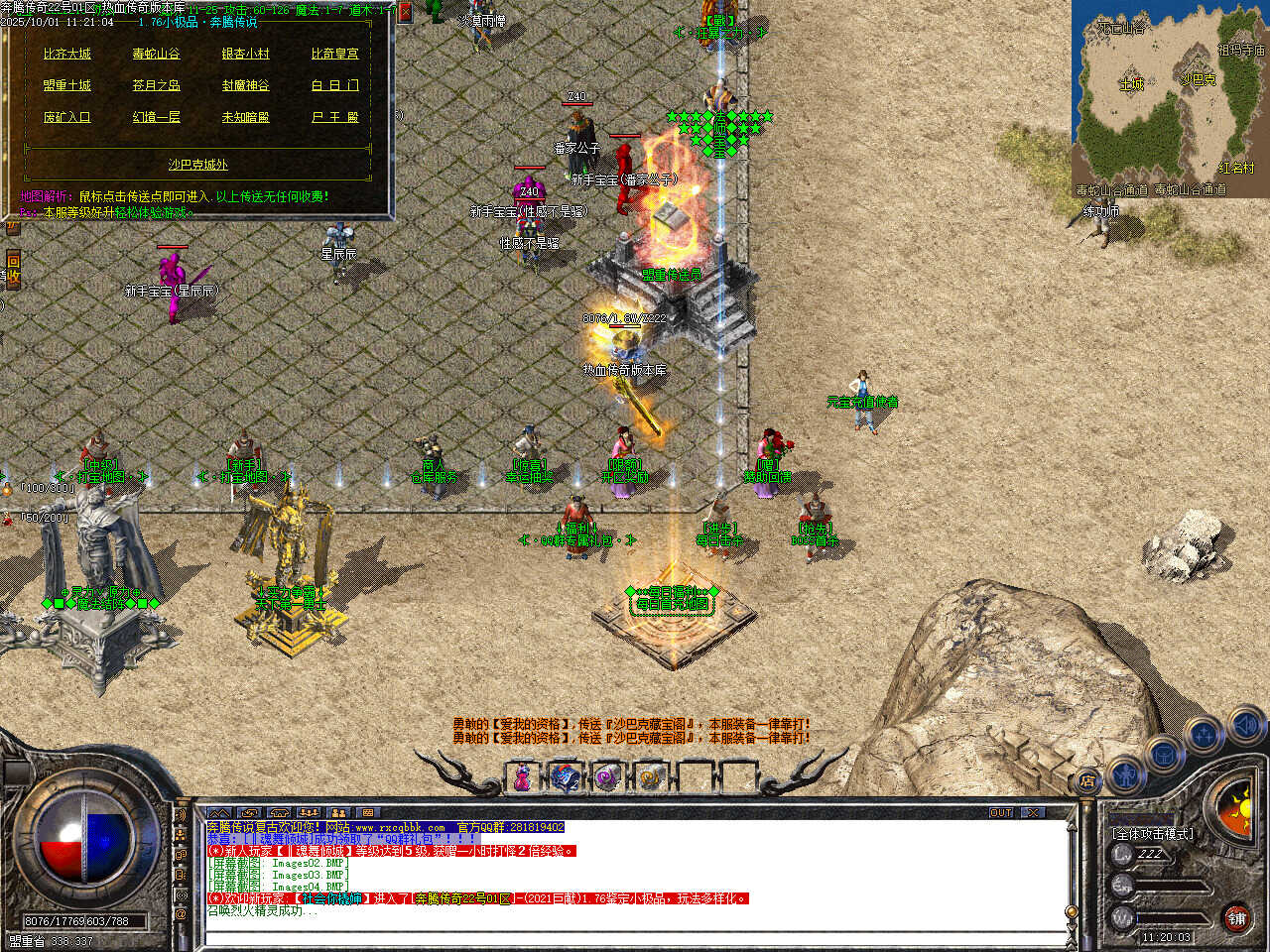Teleport to 毒蛇山谷

pos(156,54)
